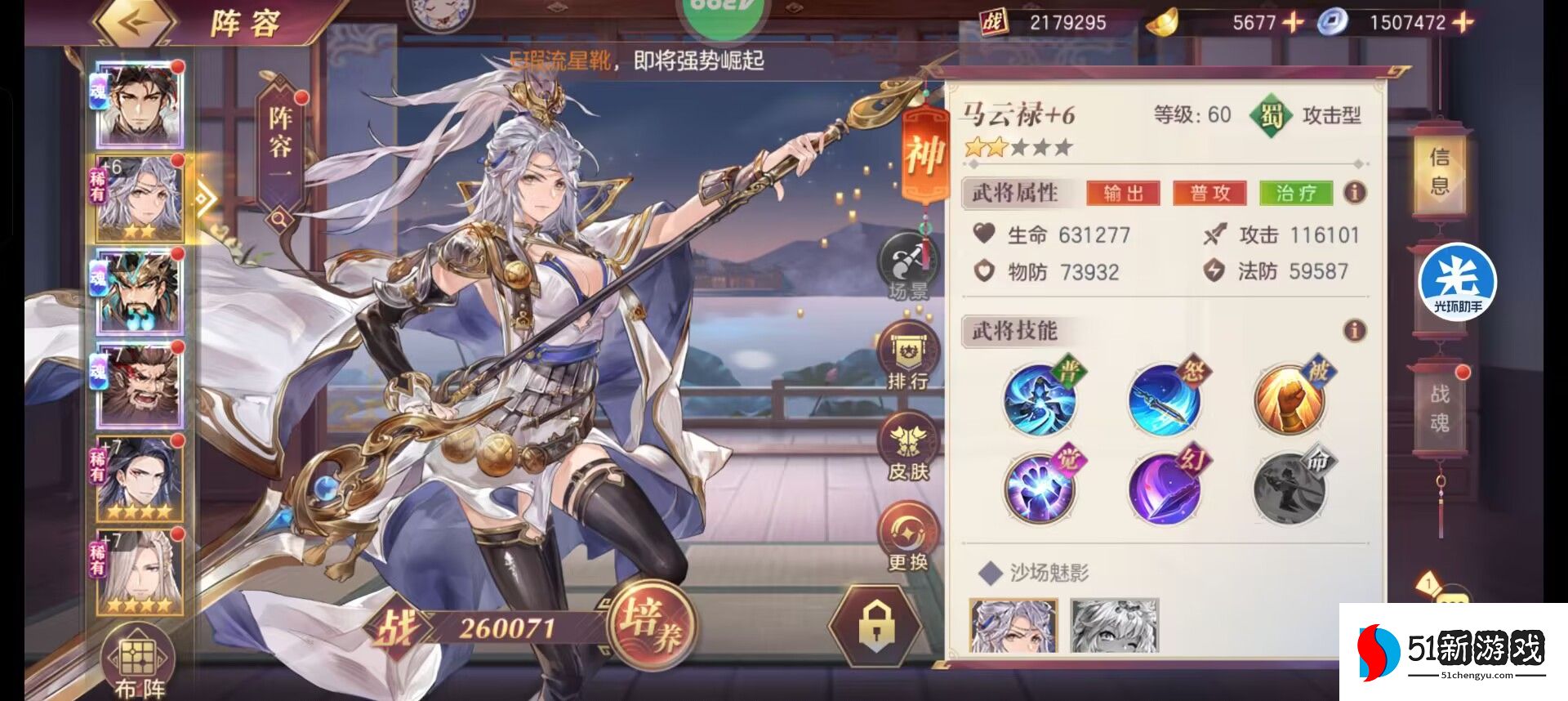Open the 战魂 lantern tab
The image size is (1568, 701).
tap(1442, 409)
